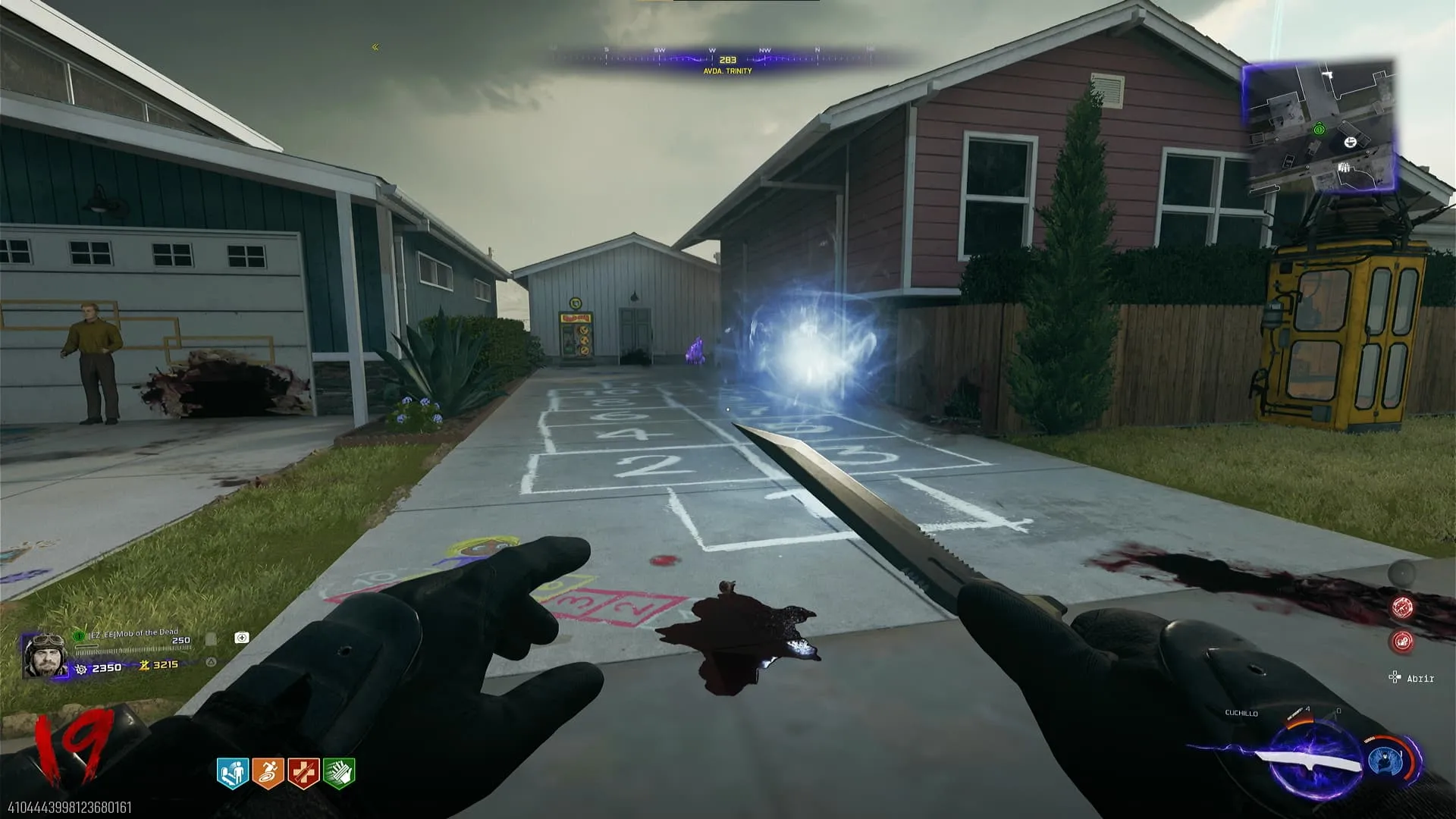Click the medkit self-revive icon
The height and width of the screenshot is (819, 1456).
pyautogui.click(x=242, y=638)
